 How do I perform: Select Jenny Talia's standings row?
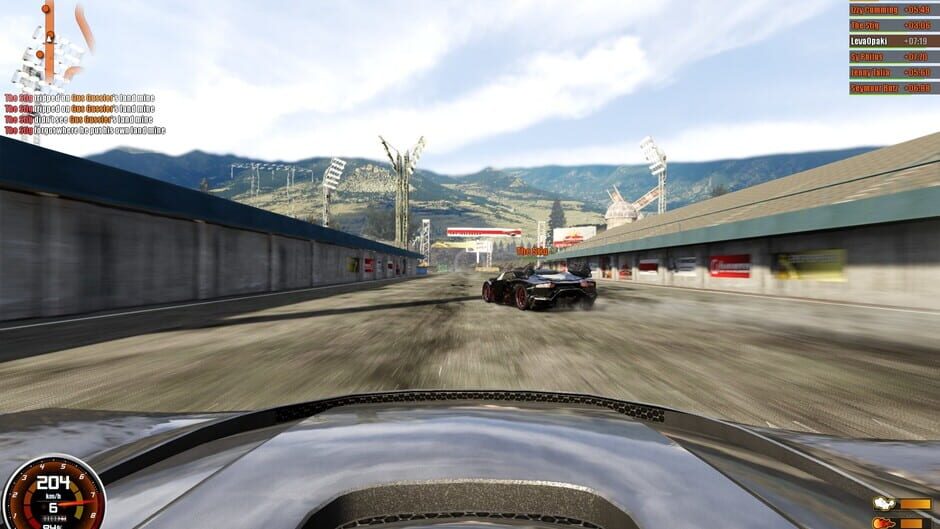892,72
